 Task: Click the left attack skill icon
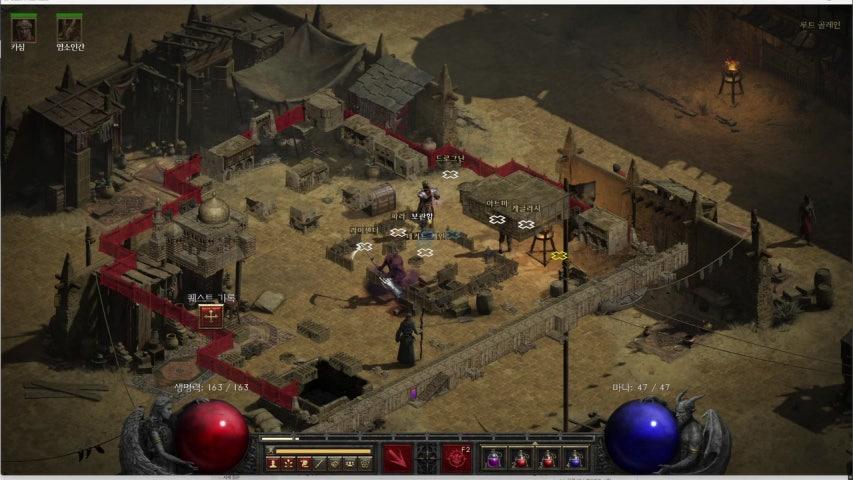[397, 458]
